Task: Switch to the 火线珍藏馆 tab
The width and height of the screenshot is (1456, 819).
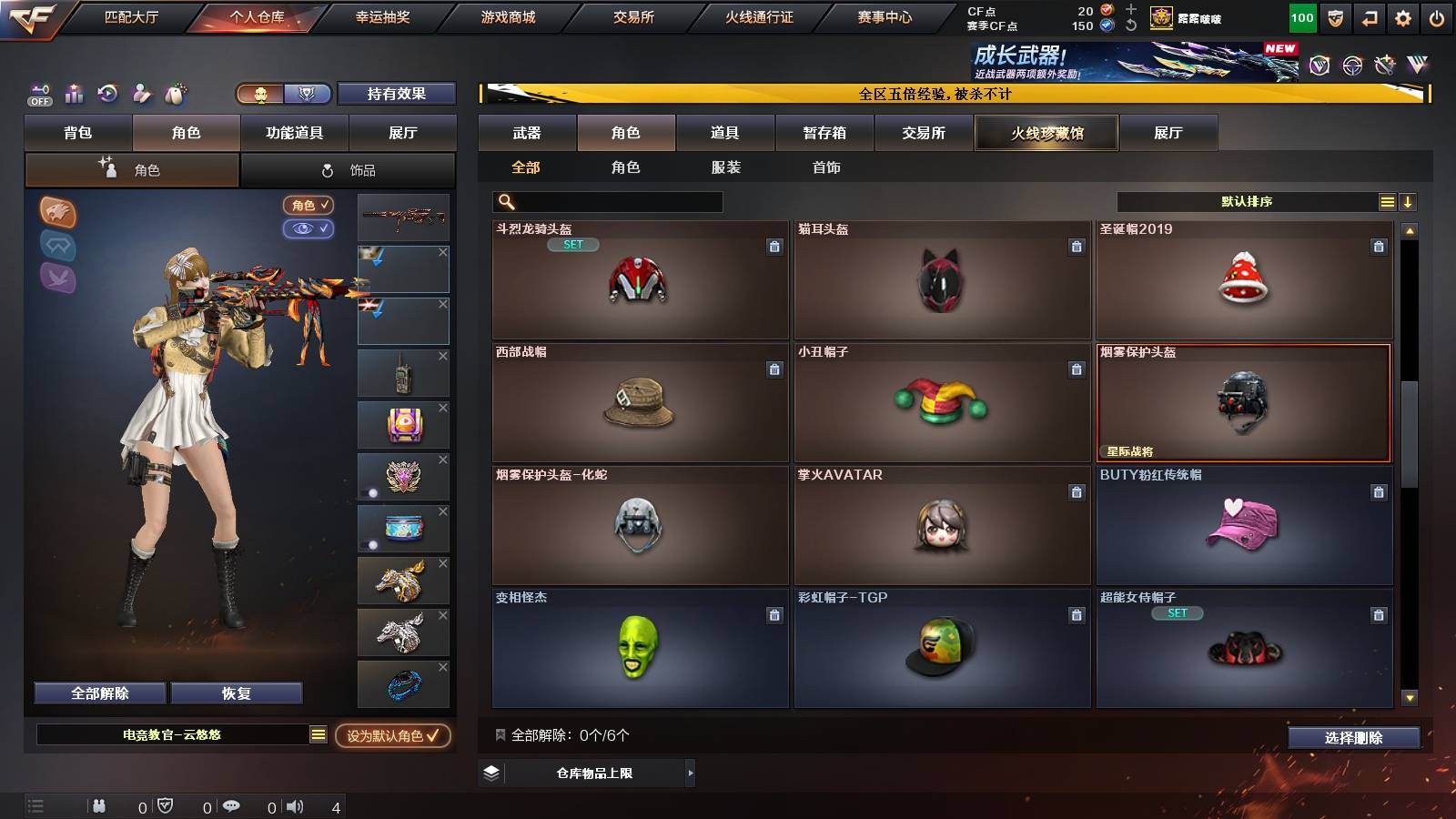Action: coord(1046,133)
